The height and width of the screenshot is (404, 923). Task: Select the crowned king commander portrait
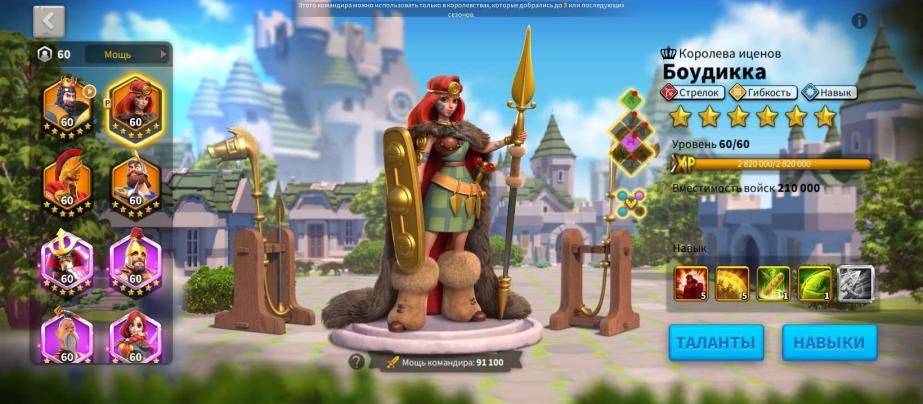pyautogui.click(x=67, y=102)
